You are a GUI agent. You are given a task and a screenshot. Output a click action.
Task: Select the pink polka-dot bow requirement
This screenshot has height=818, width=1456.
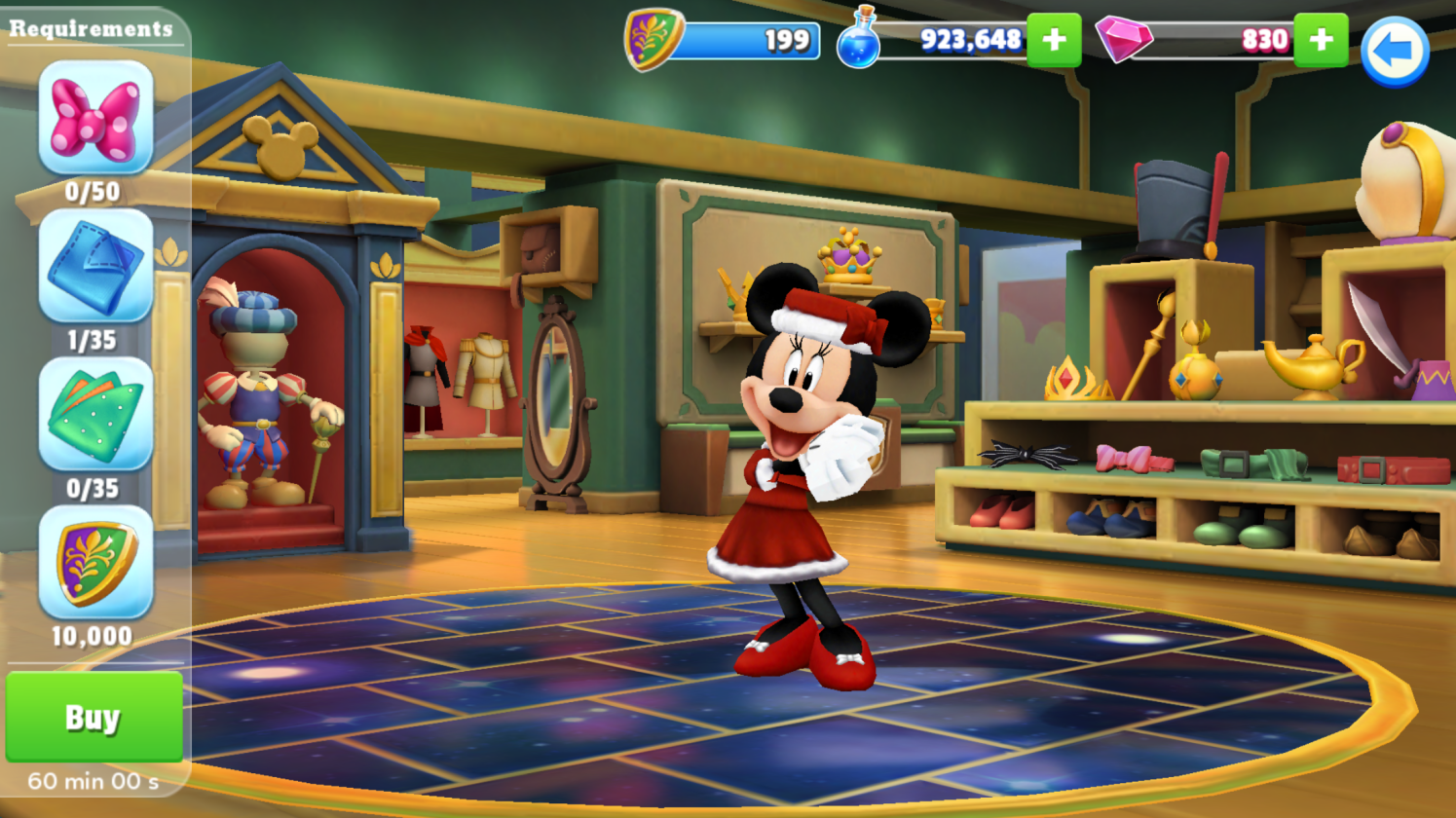coord(95,118)
